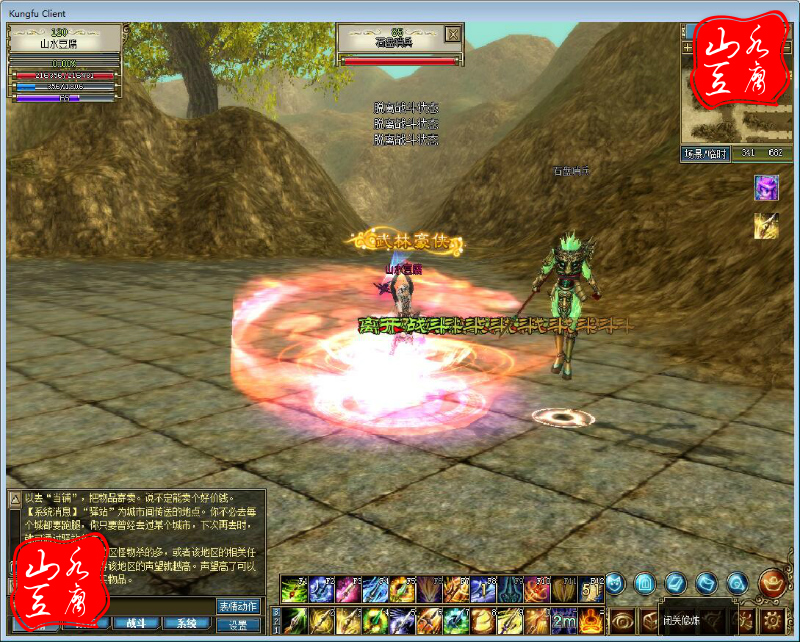Open the gold ingot shop button
The width and height of the screenshot is (800, 642).
coord(772,581)
